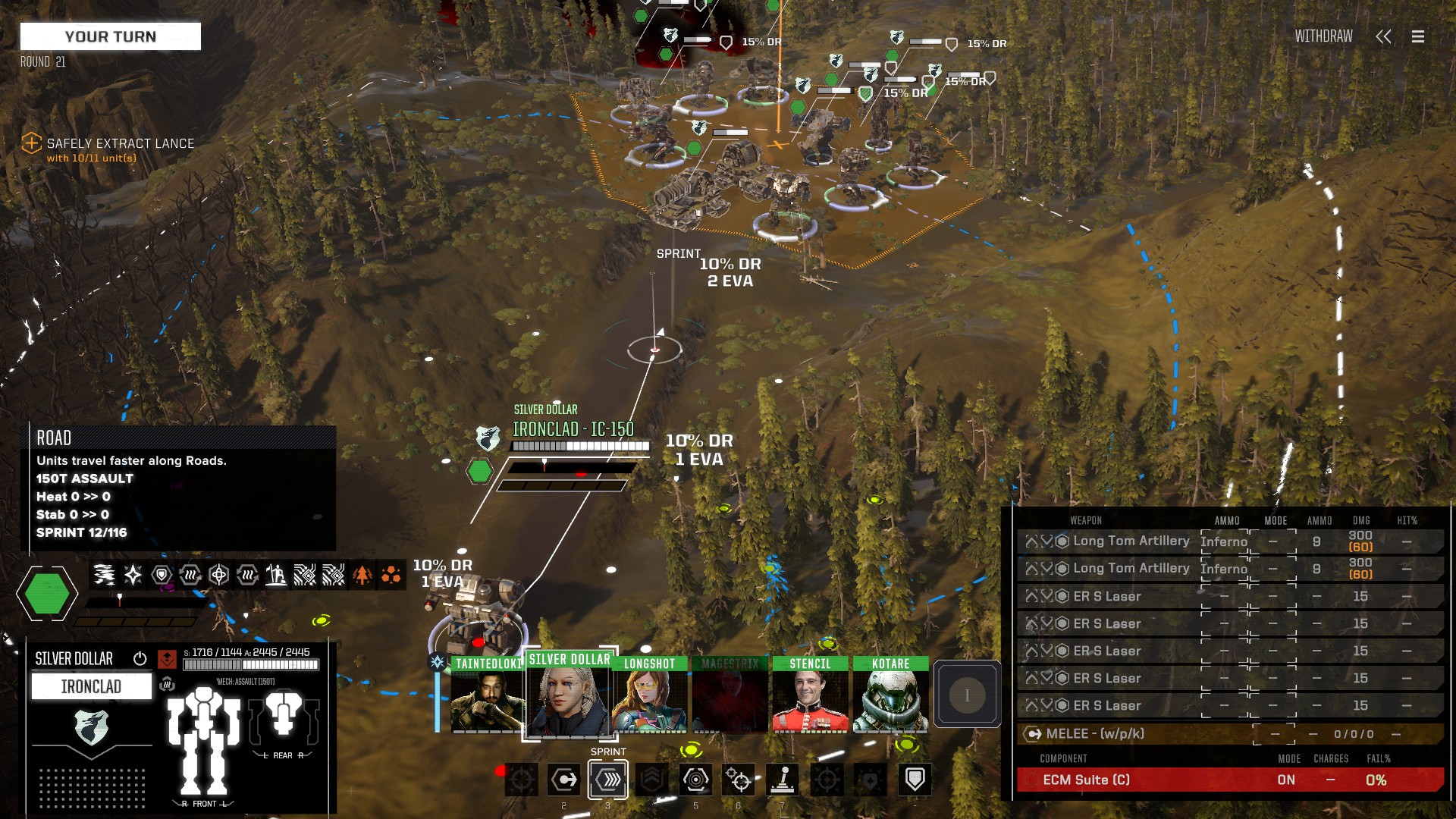Click the red eject icon in mech panel
The image size is (1456, 819).
click(x=167, y=658)
